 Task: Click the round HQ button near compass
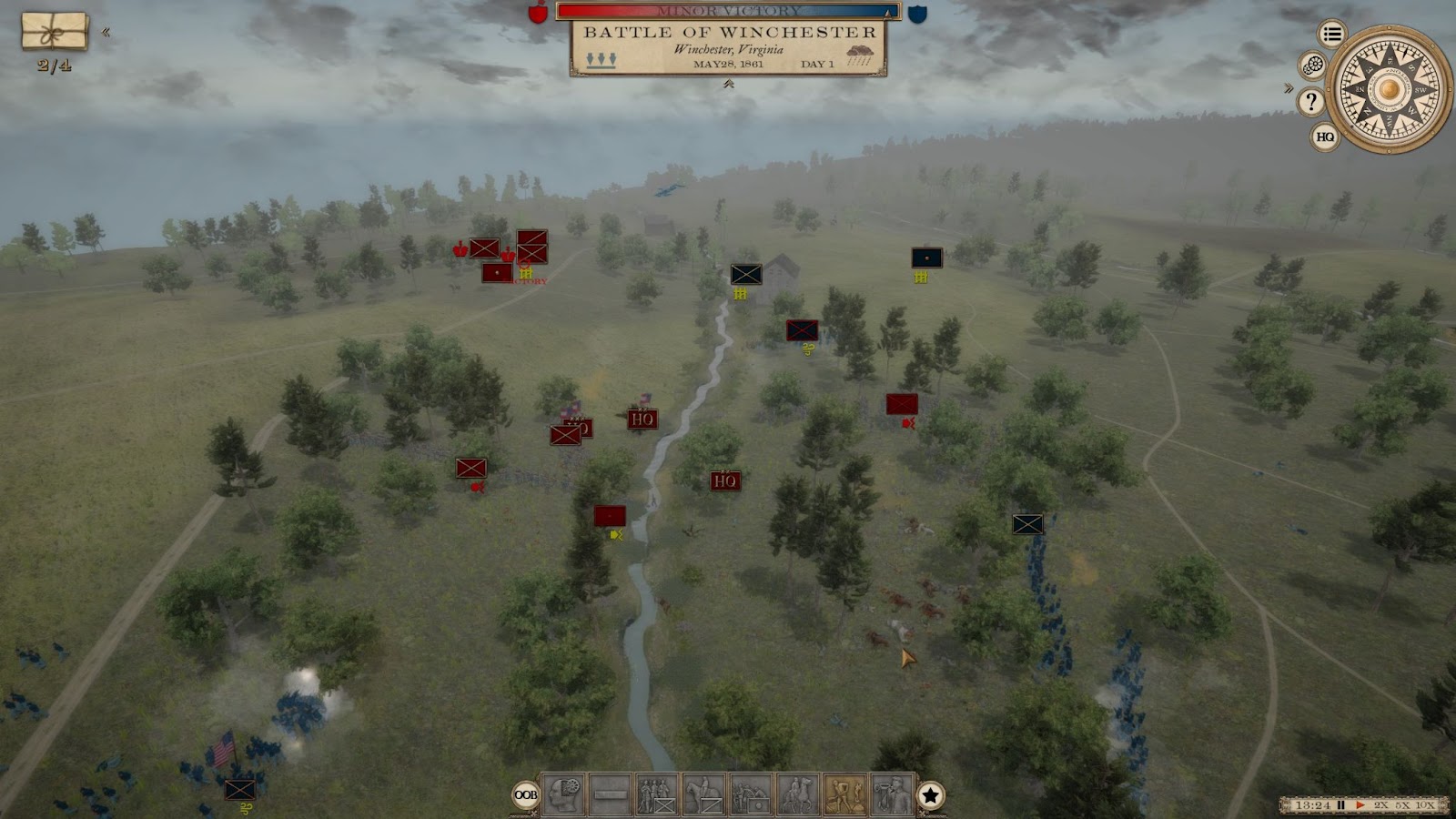tap(1325, 136)
